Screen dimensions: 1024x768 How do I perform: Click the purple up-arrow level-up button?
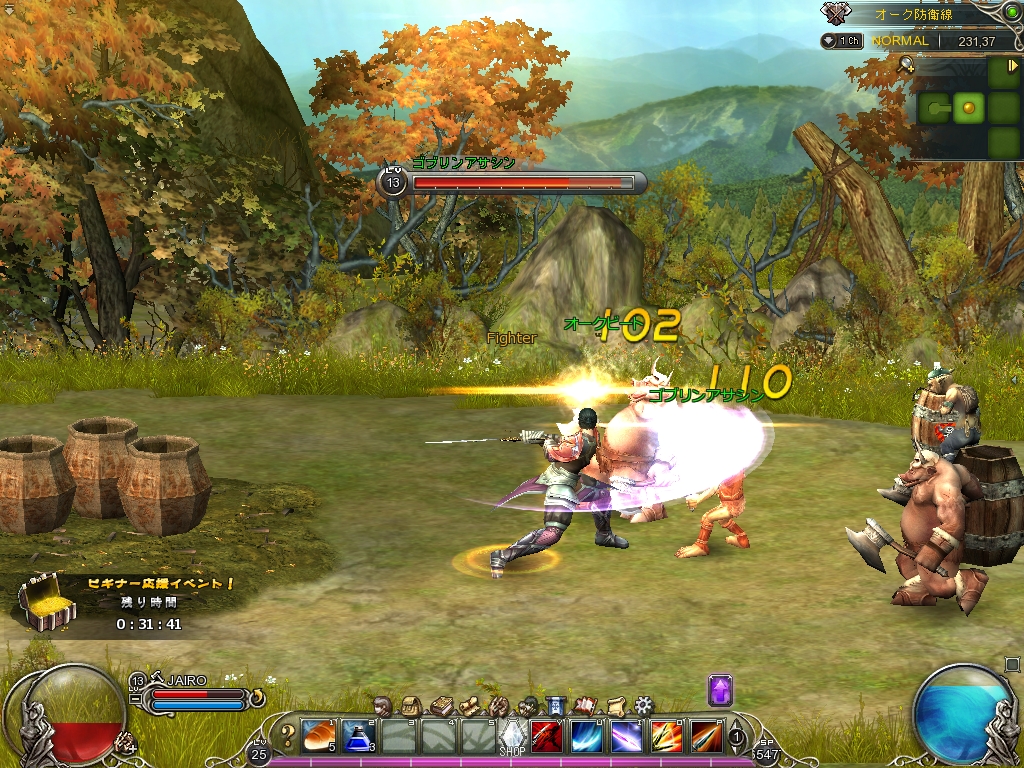pyautogui.click(x=721, y=690)
